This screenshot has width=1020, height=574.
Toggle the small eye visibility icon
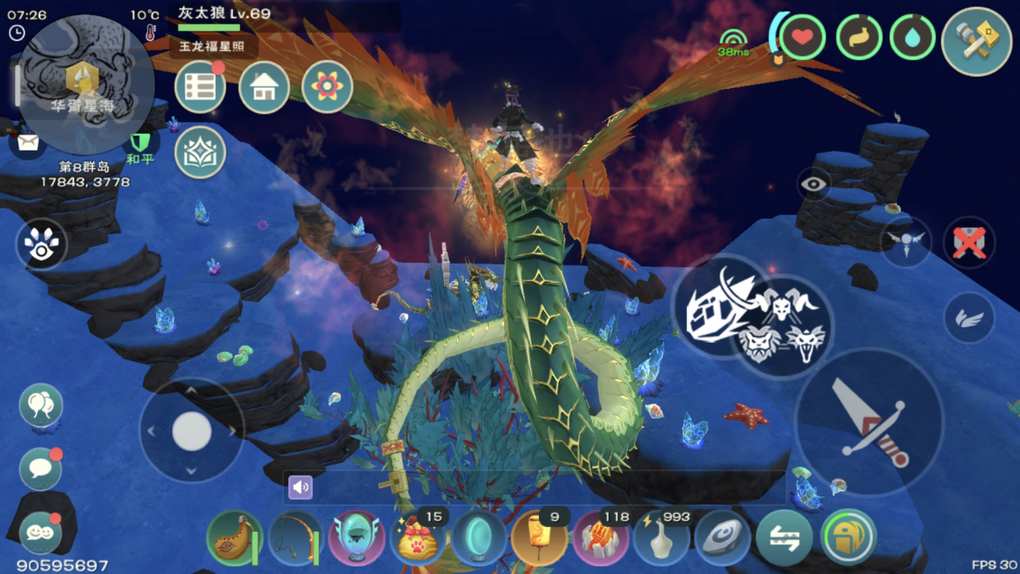point(814,184)
